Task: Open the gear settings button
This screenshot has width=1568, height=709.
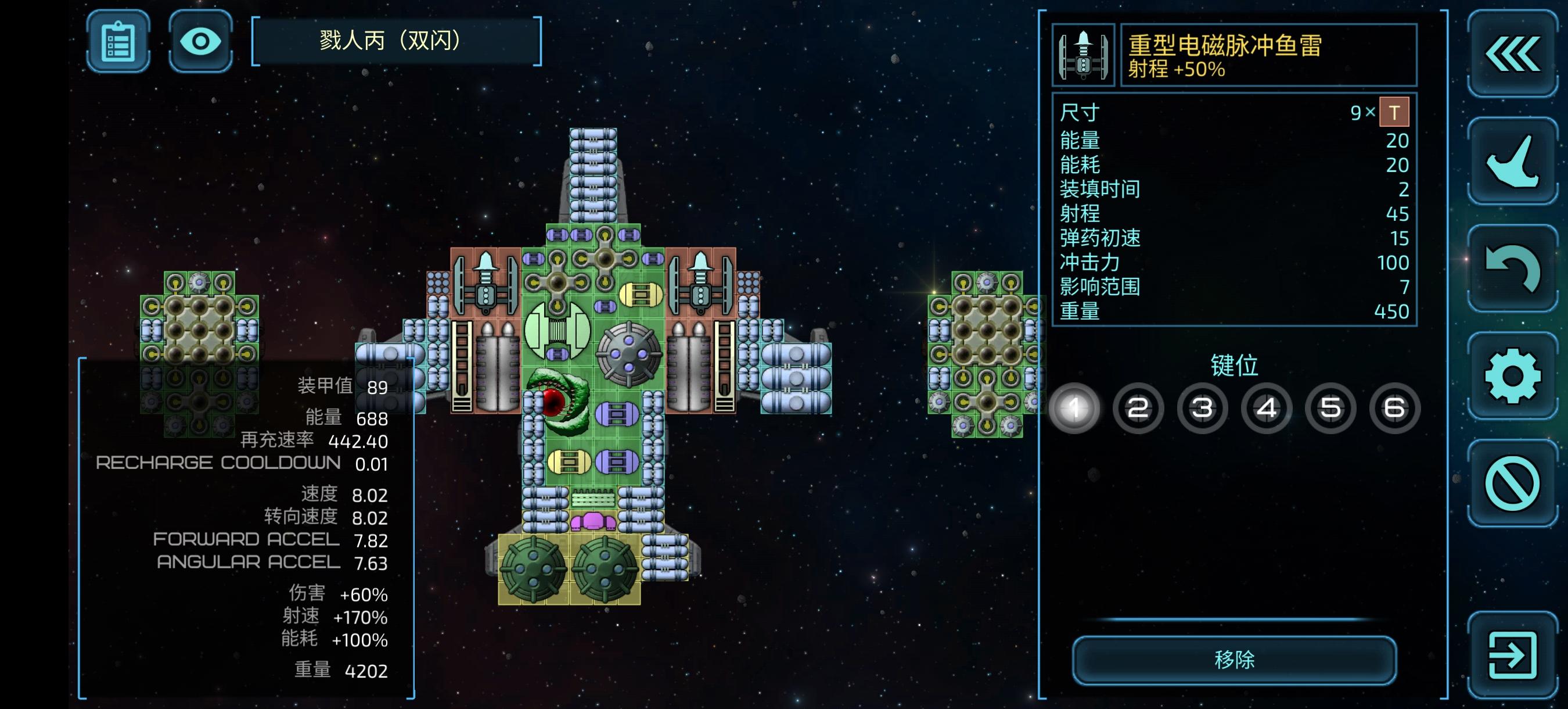Action: (1512, 376)
